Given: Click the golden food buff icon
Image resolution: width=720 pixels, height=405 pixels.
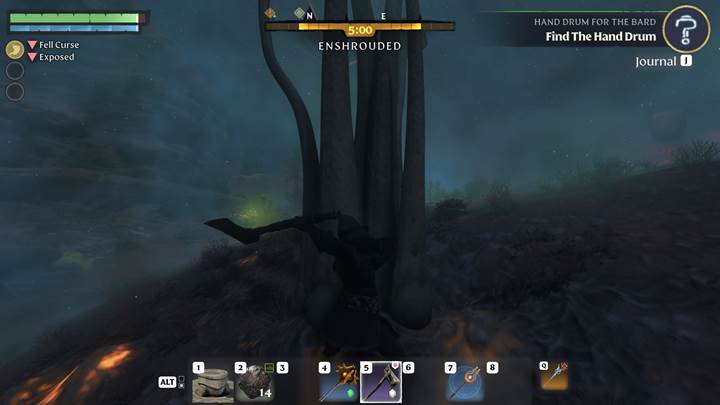Looking at the screenshot, I should click(x=15, y=49).
